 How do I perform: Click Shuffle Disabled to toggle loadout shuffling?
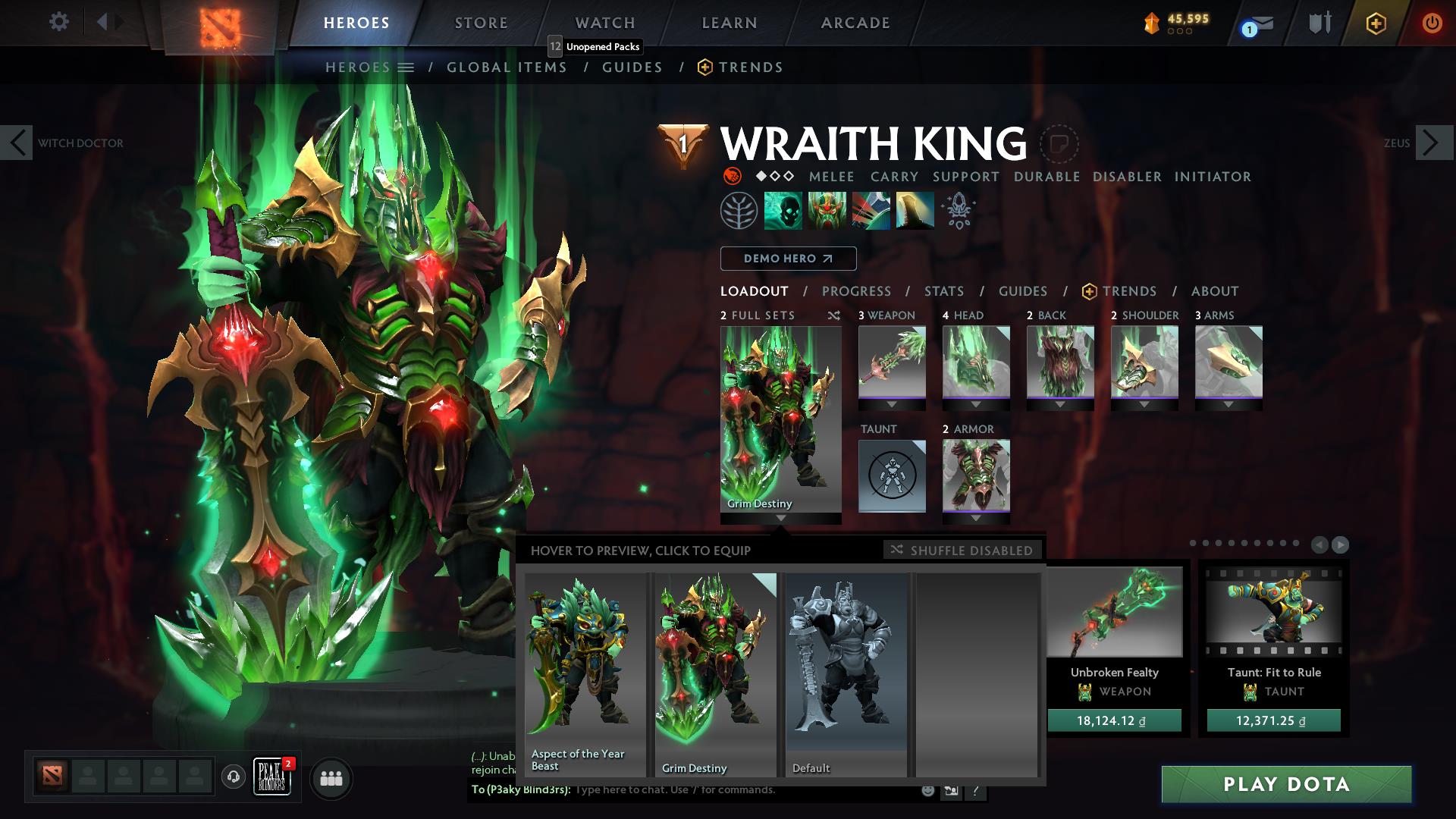click(x=962, y=551)
